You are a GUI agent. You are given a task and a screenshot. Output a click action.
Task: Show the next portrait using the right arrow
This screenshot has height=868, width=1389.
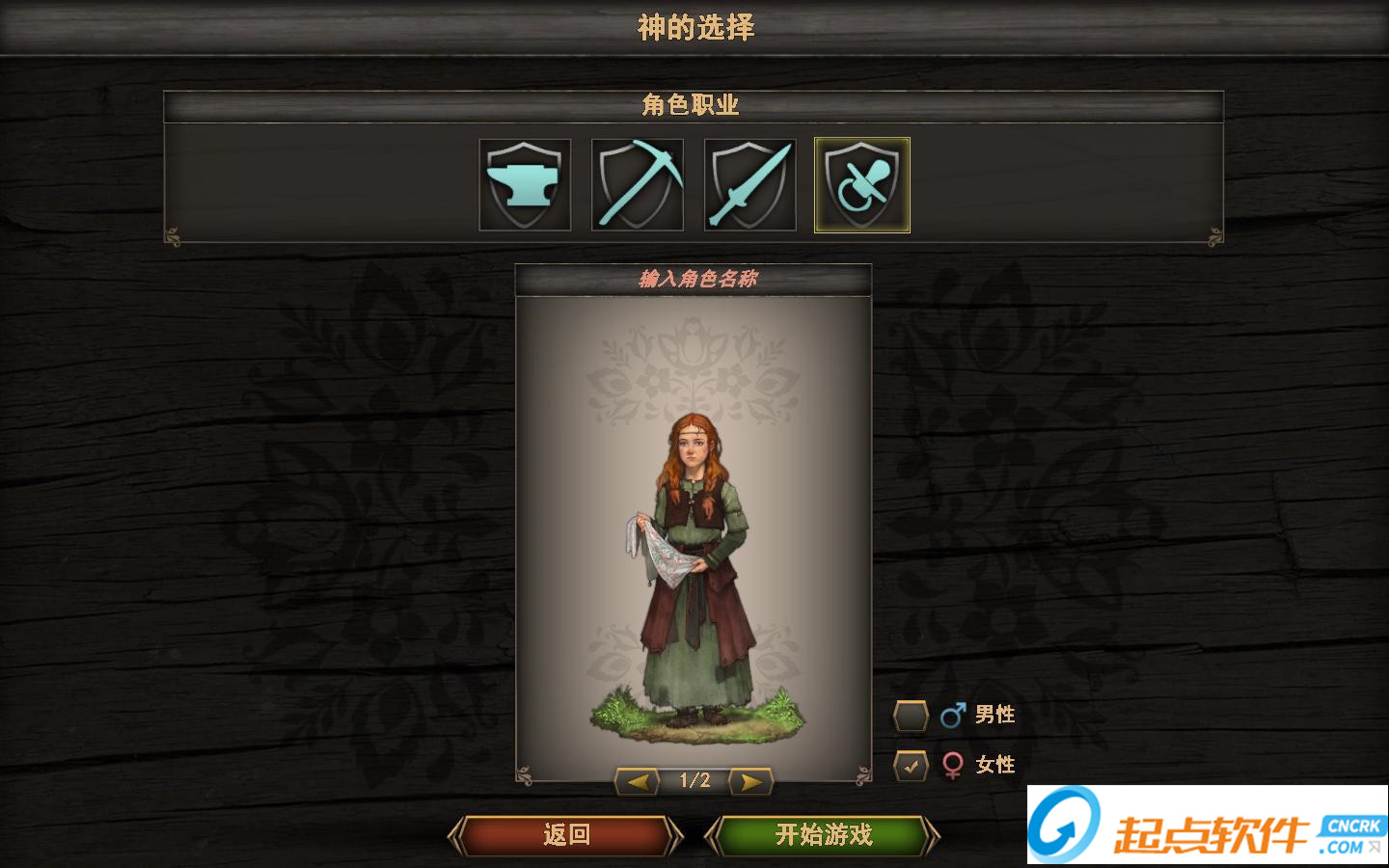click(x=751, y=781)
